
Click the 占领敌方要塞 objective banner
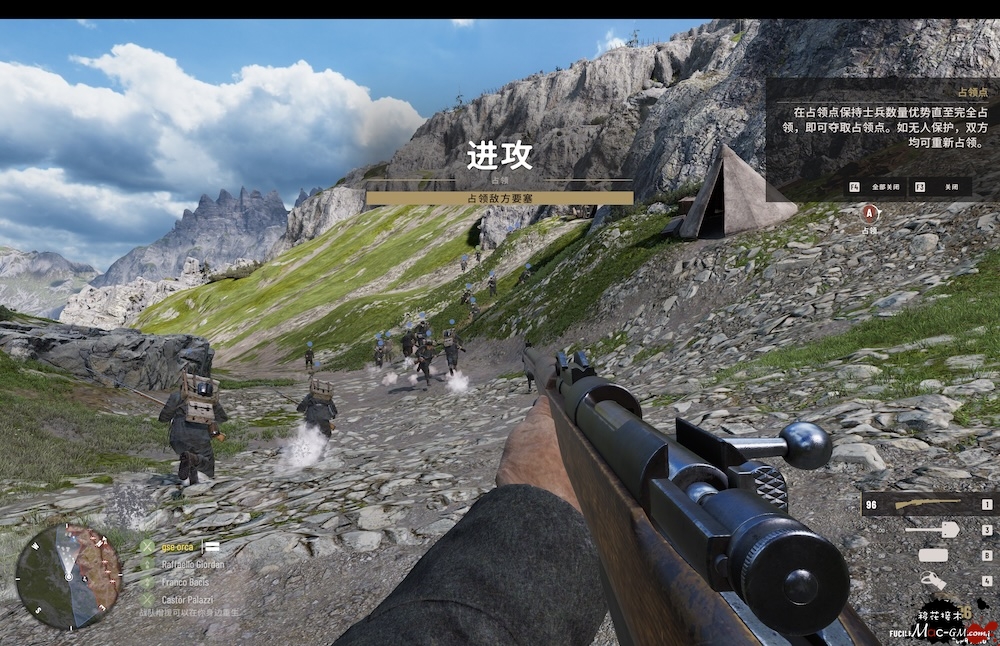point(499,198)
